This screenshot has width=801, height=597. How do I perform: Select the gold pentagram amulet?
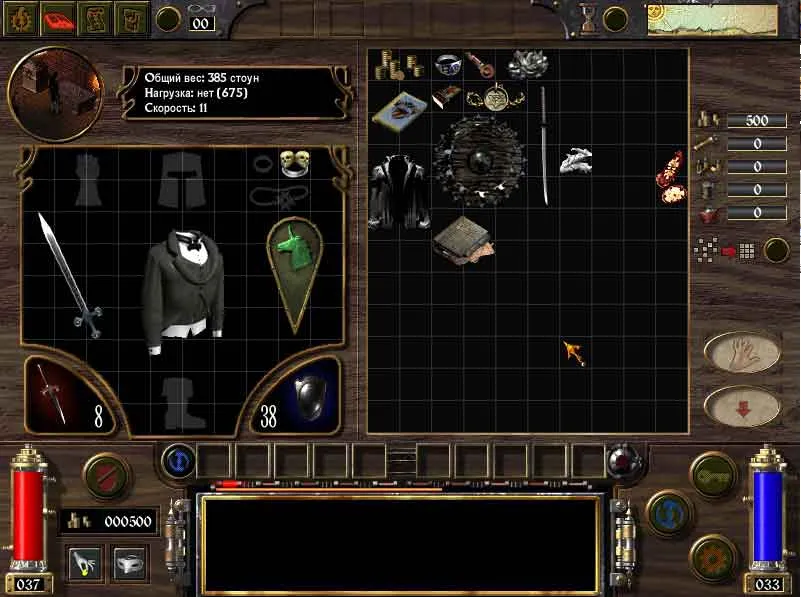click(x=497, y=98)
